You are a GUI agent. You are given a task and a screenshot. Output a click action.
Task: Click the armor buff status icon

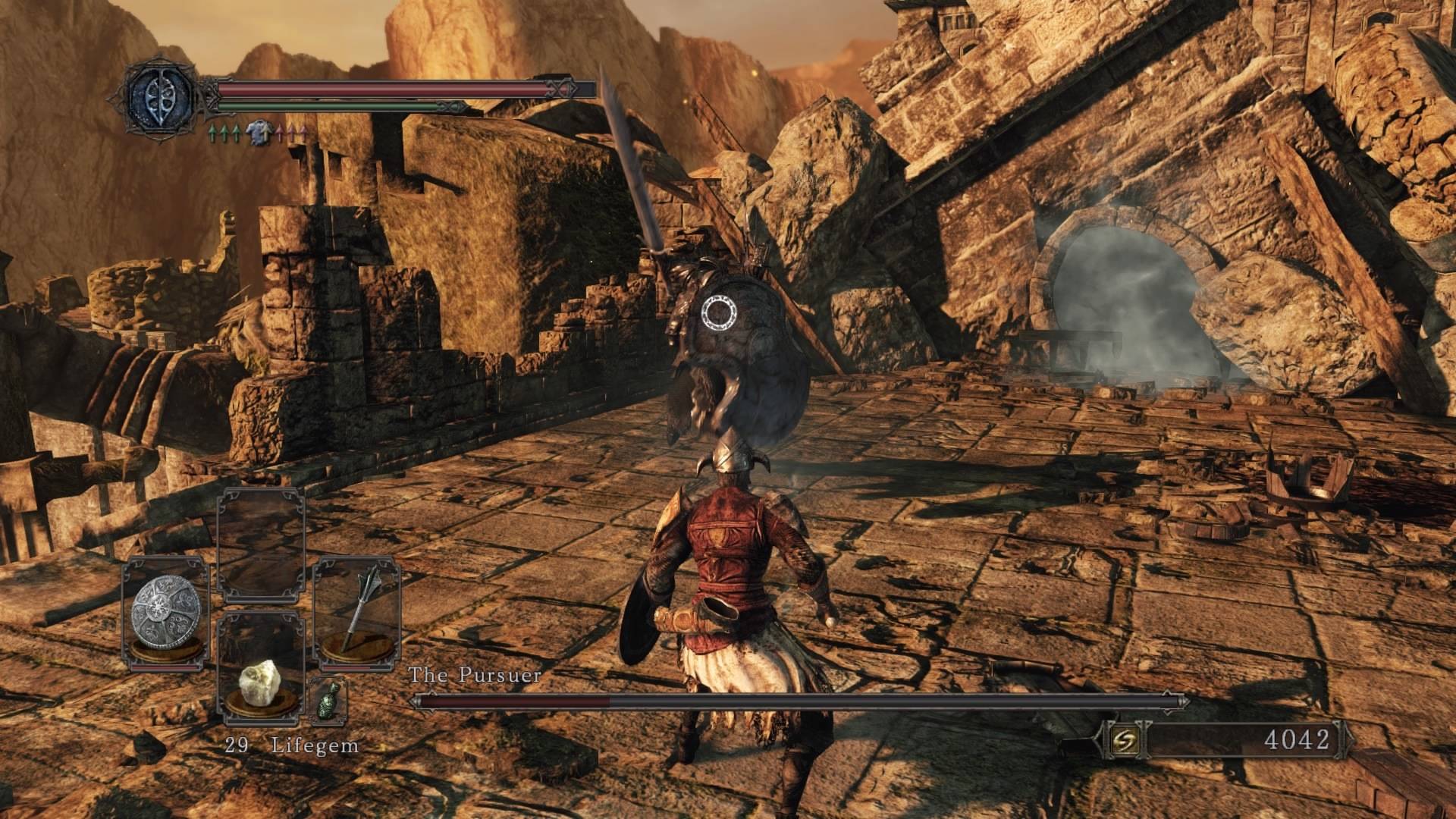259,133
